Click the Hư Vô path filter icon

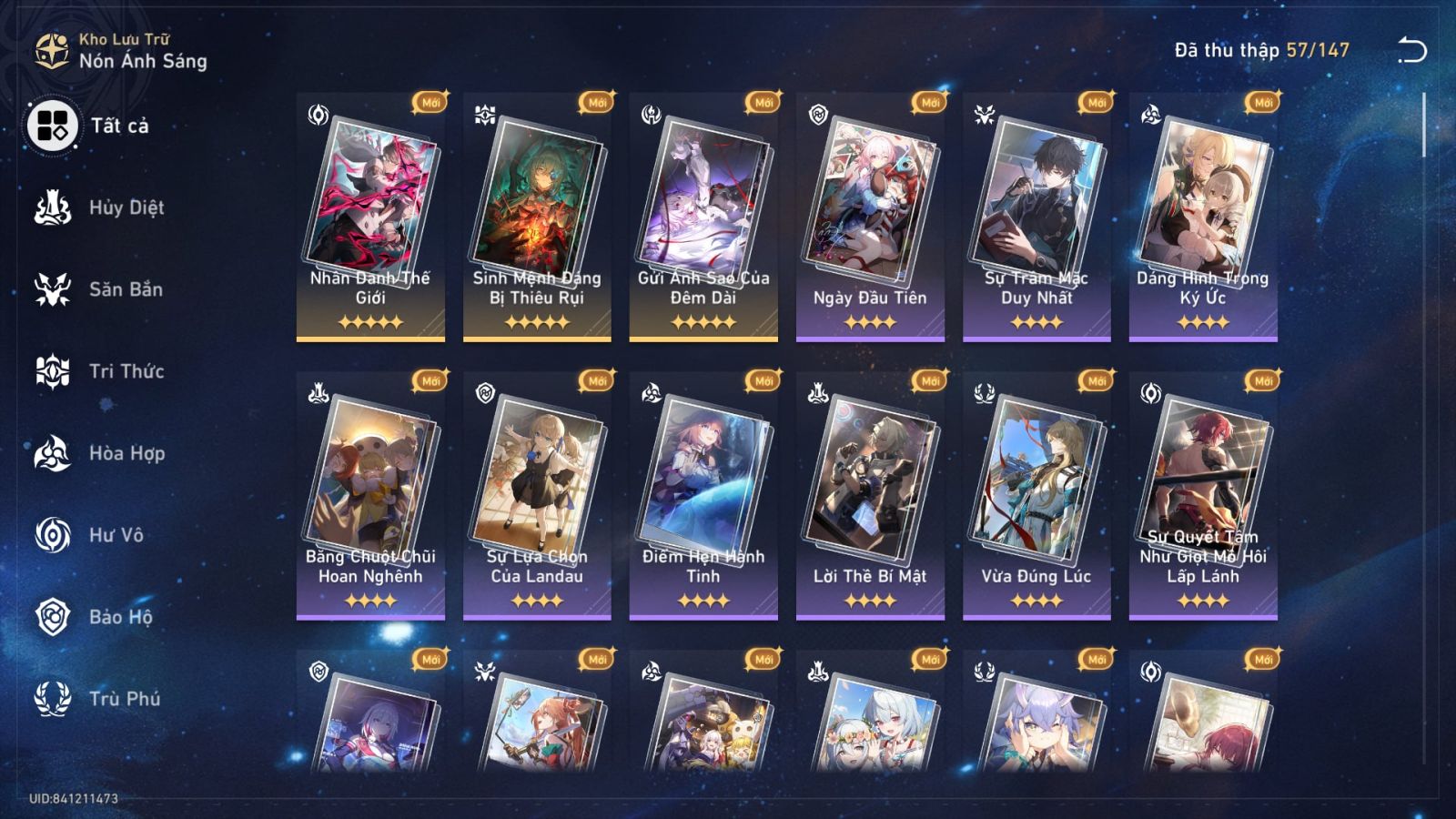(53, 535)
